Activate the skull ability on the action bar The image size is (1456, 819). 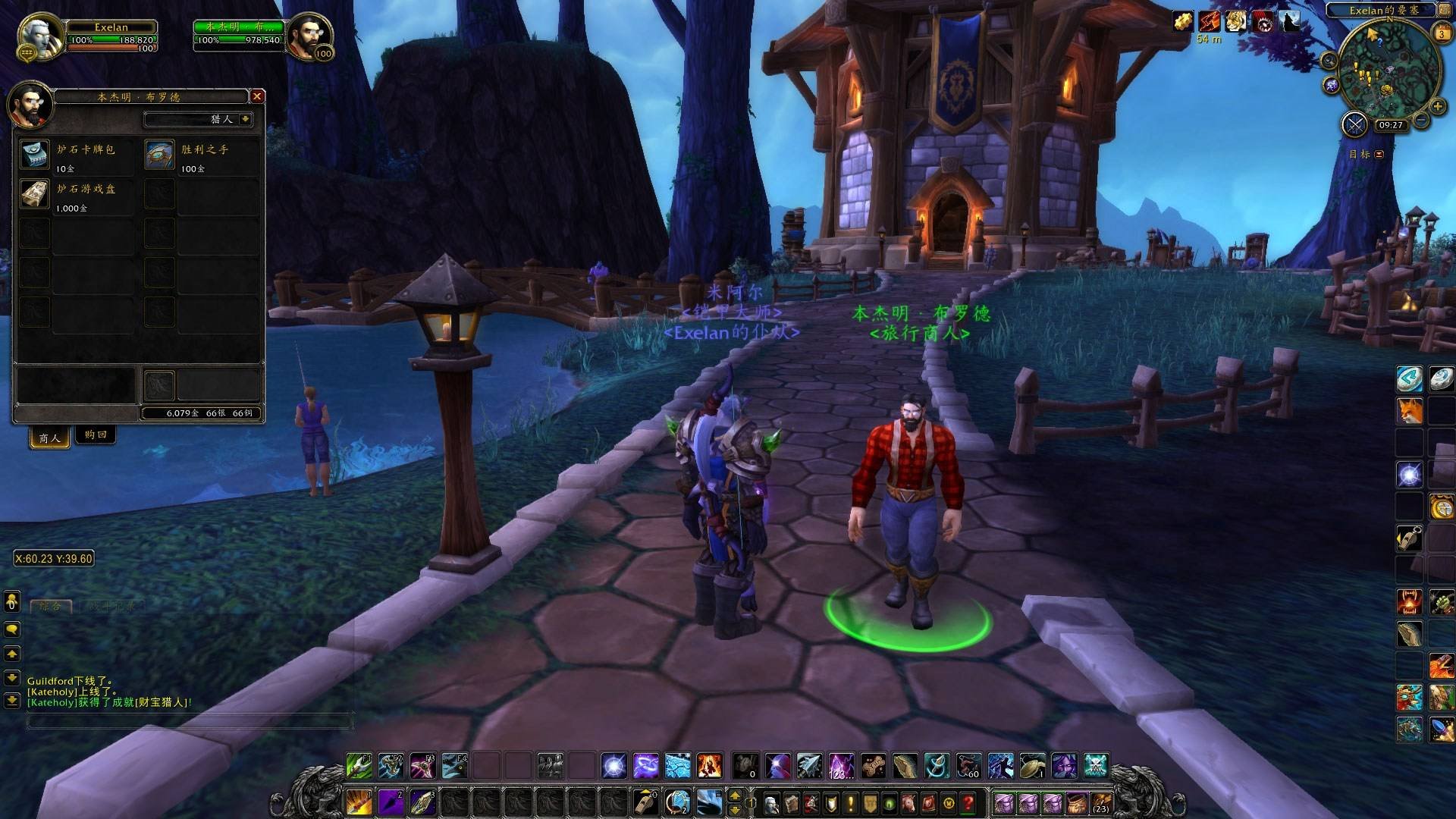(1096, 766)
